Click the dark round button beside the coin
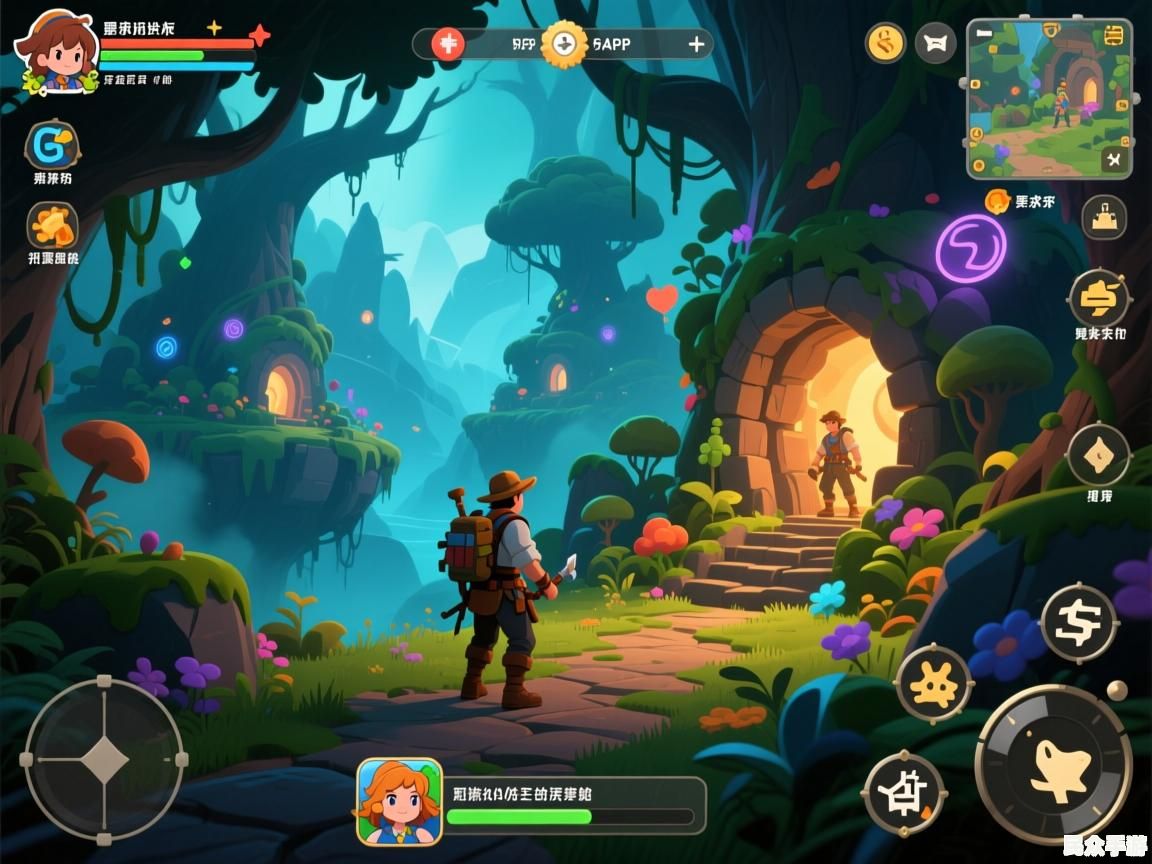 point(935,43)
